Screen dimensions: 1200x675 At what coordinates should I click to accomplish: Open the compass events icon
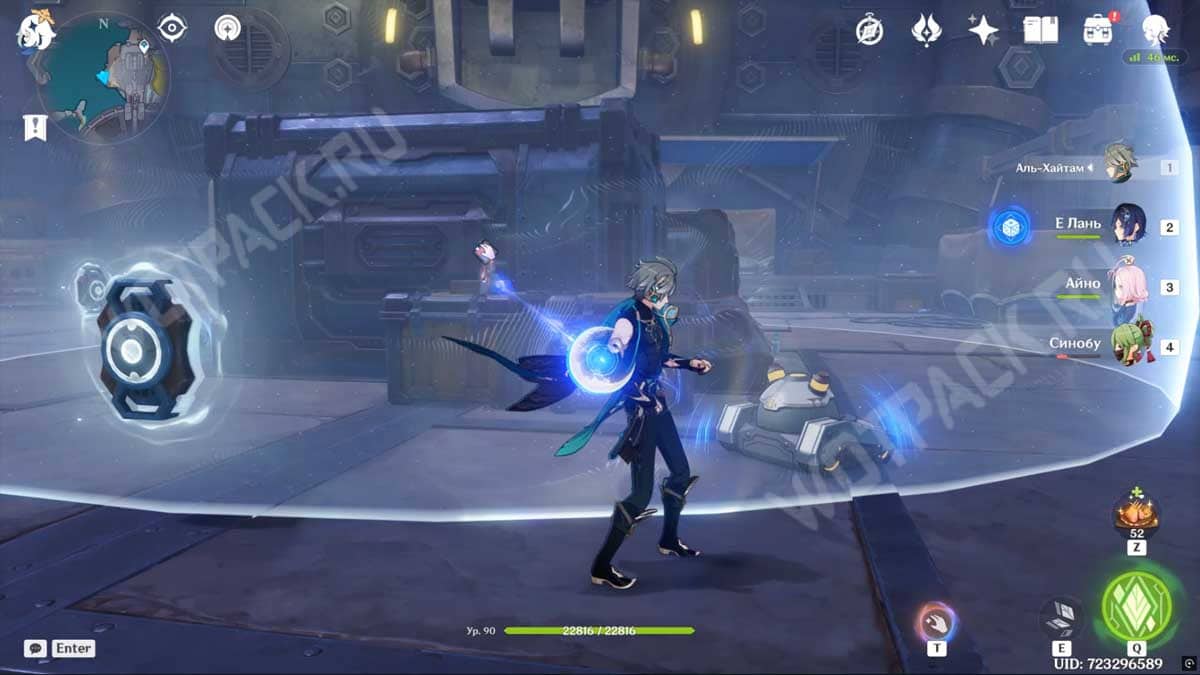[x=869, y=31]
